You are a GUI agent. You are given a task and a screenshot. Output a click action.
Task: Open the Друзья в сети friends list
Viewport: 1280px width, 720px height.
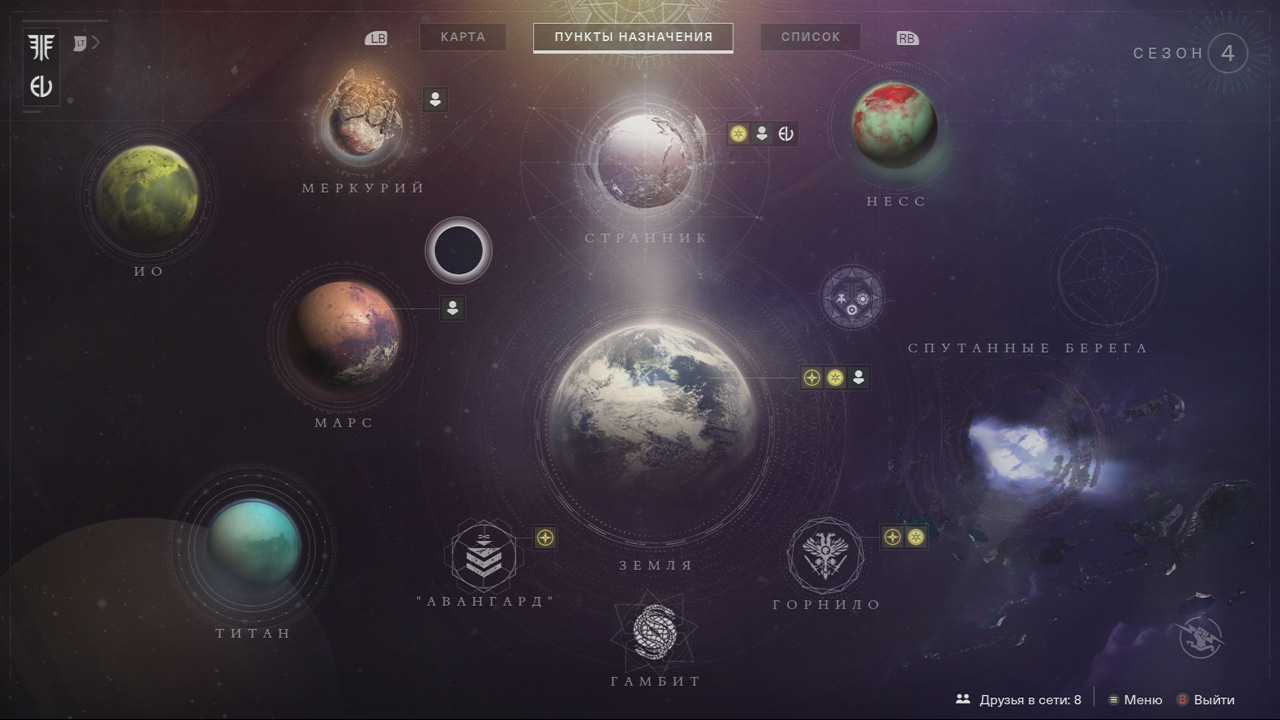coord(1018,700)
